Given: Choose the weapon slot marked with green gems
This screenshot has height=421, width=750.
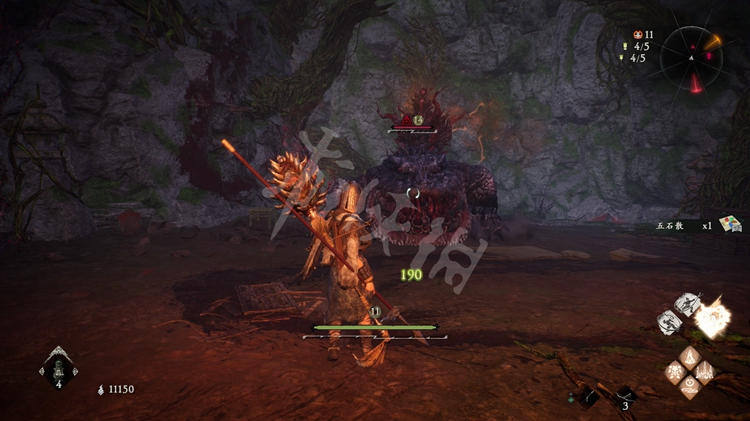Looking at the screenshot, I should coord(589,396).
